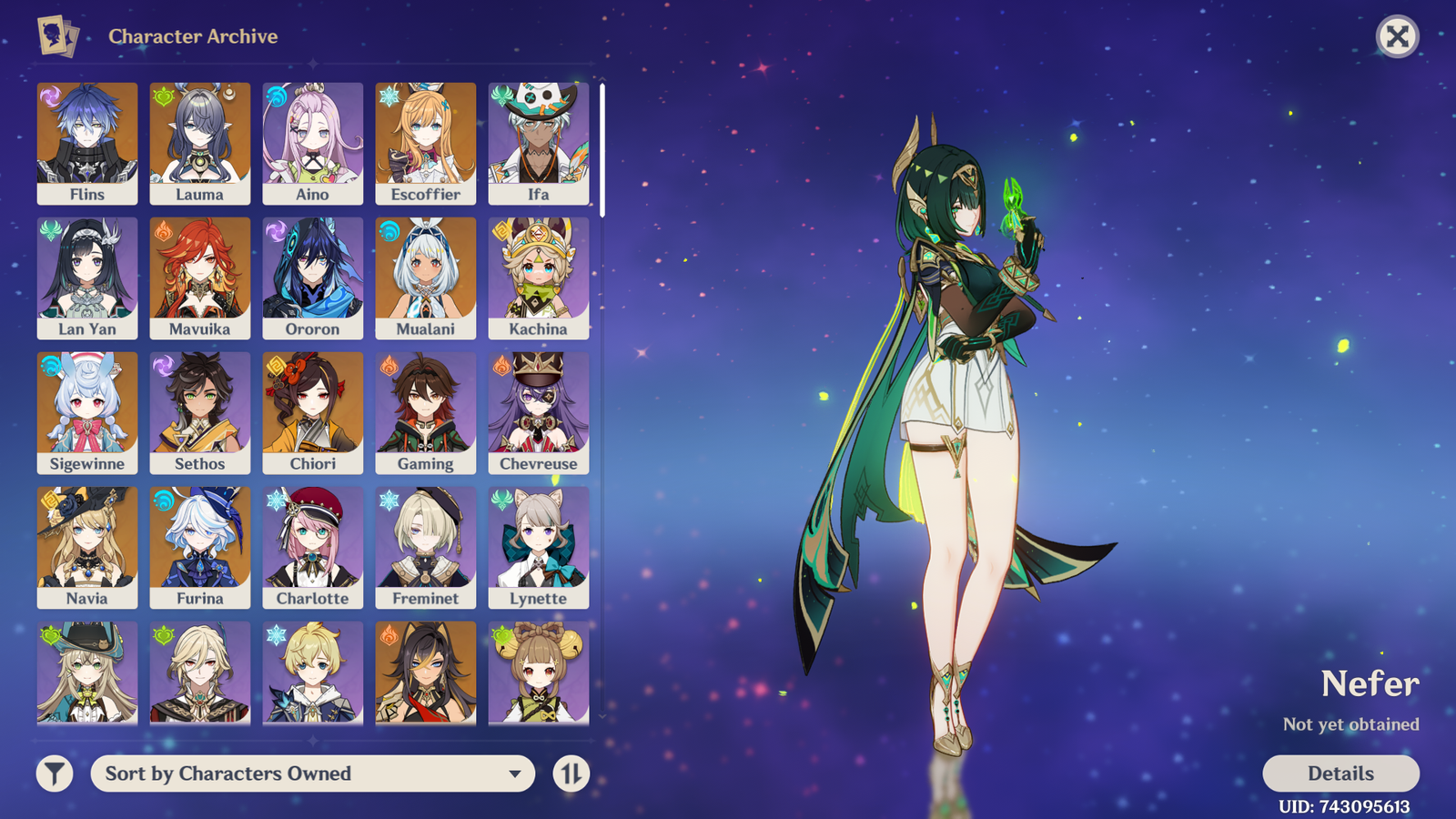This screenshot has width=1456, height=819.
Task: Select Sigewinne's character tile
Action: click(87, 412)
